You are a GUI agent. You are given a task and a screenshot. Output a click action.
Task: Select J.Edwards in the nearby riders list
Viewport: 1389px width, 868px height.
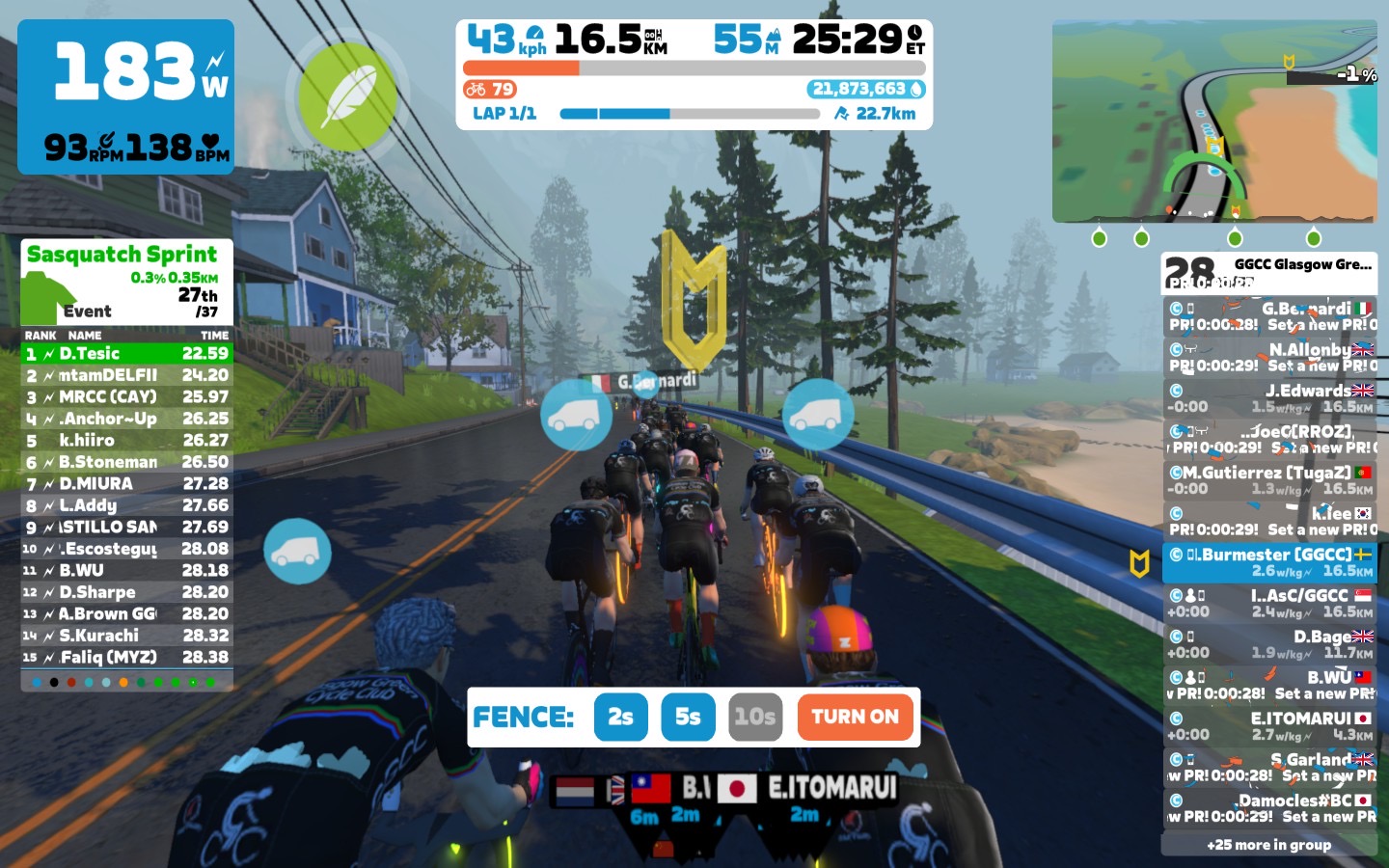[x=1269, y=398]
